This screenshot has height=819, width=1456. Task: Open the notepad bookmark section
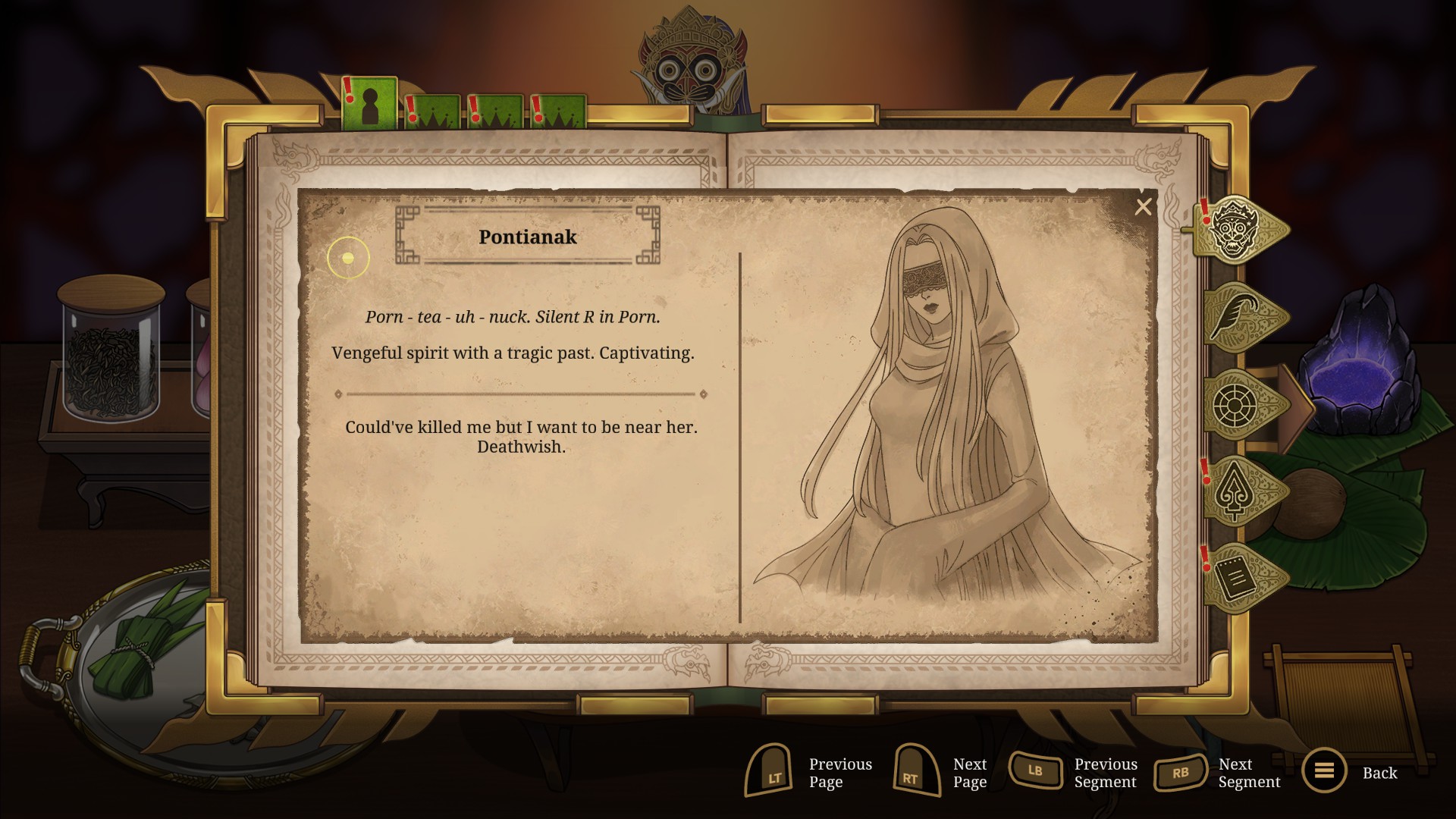click(x=1238, y=579)
